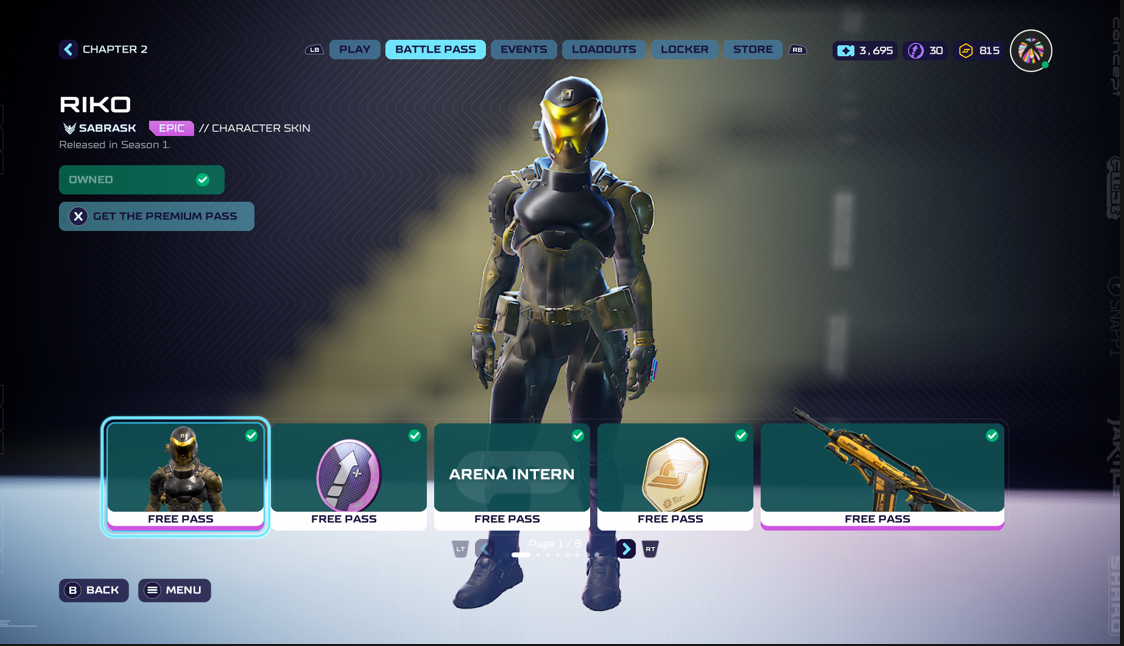Open the Menu button
Screen dimensions: 1124x646
click(174, 590)
